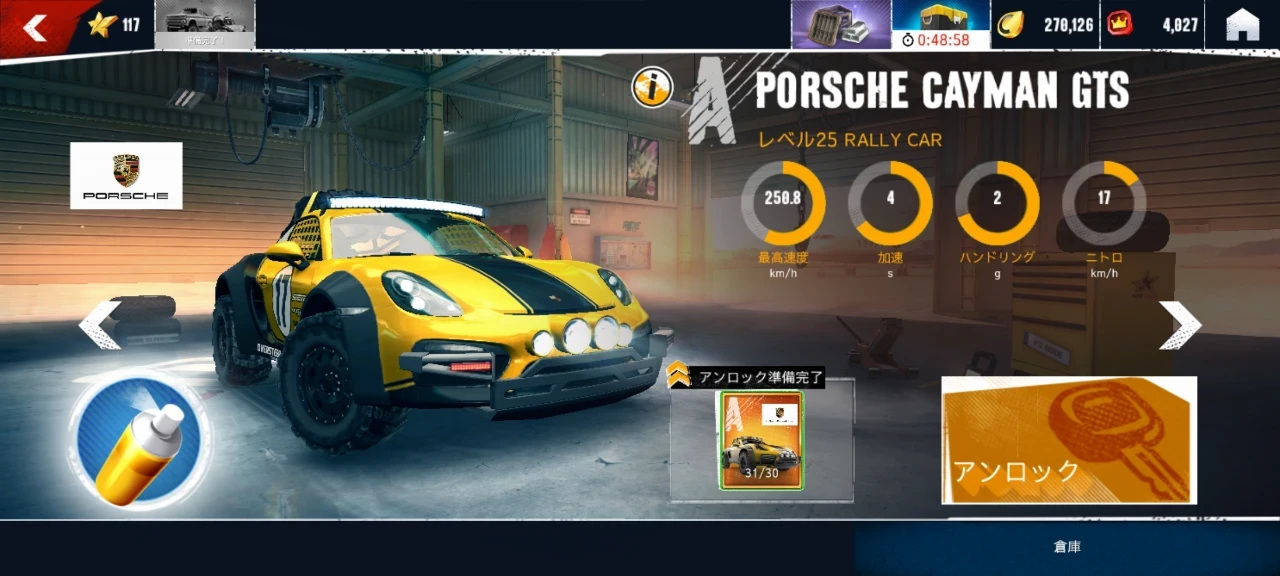This screenshot has width=1280, height=576.
Task: Open the card pack timer 0:48:58
Action: [940, 25]
